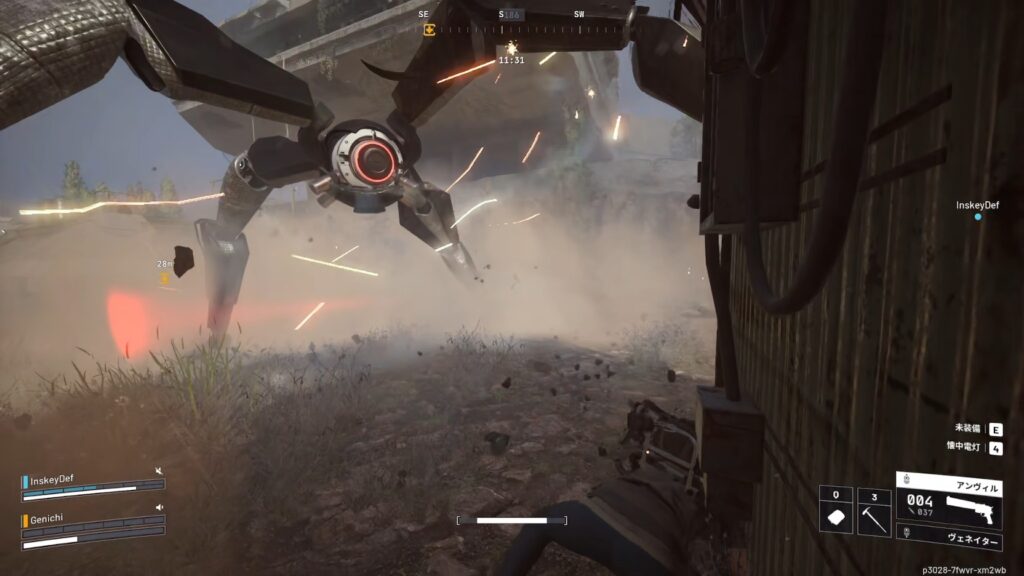The height and width of the screenshot is (576, 1024).
Task: Click the speaker icon above Genichi
Action: coord(159,508)
